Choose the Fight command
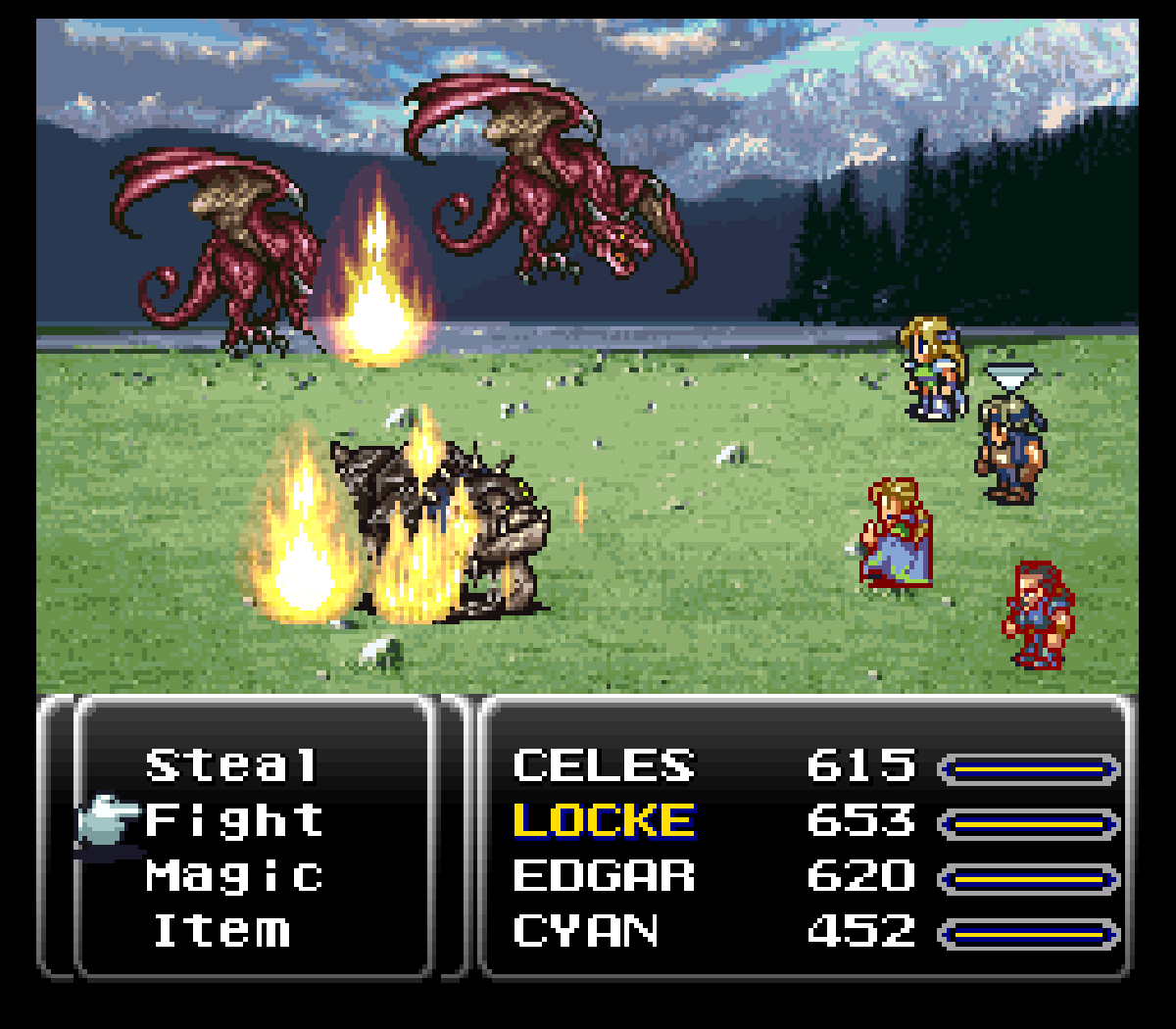The width and height of the screenshot is (1176, 1029). click(x=234, y=821)
